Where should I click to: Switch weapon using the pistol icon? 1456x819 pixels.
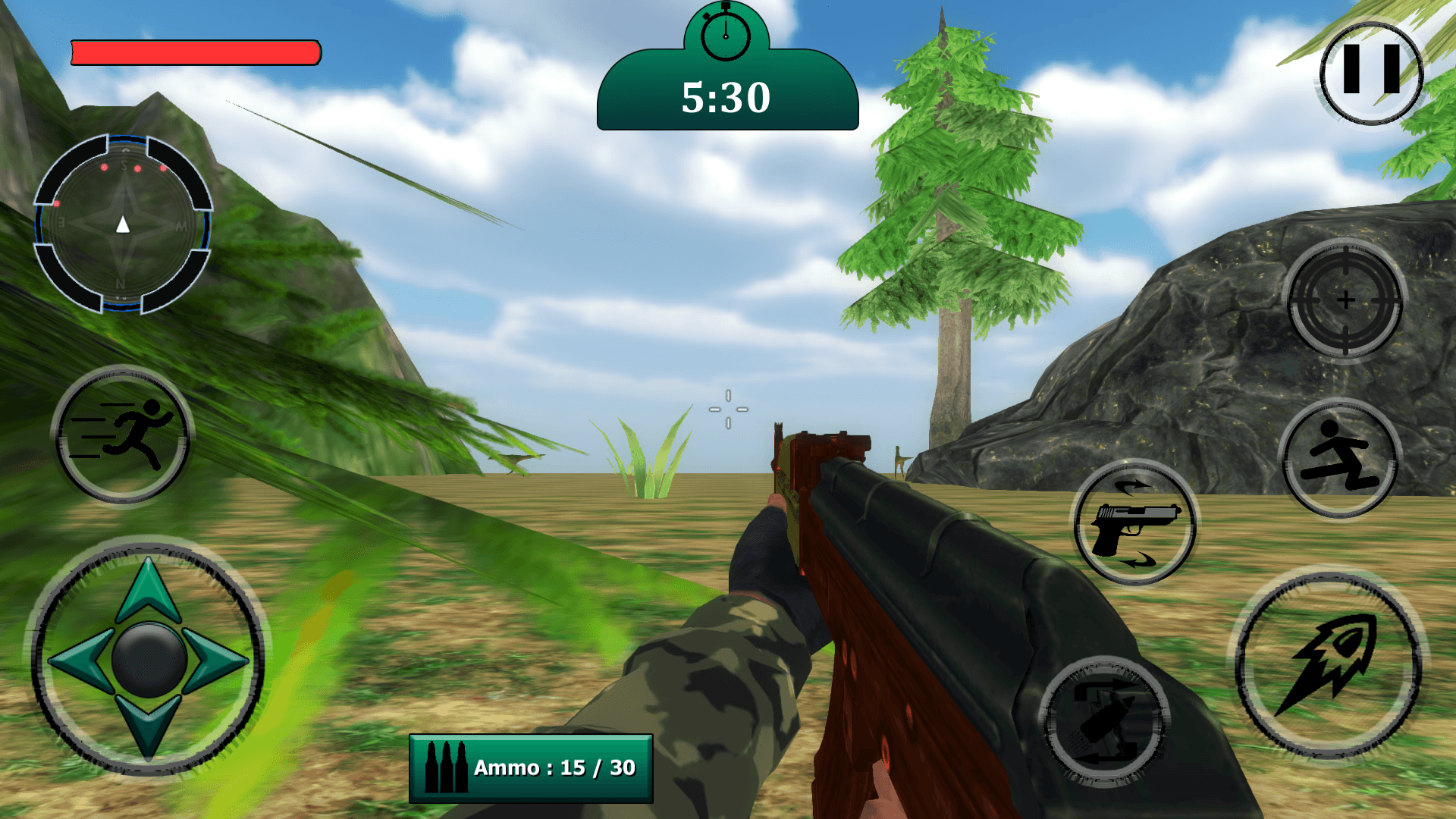pos(1135,523)
